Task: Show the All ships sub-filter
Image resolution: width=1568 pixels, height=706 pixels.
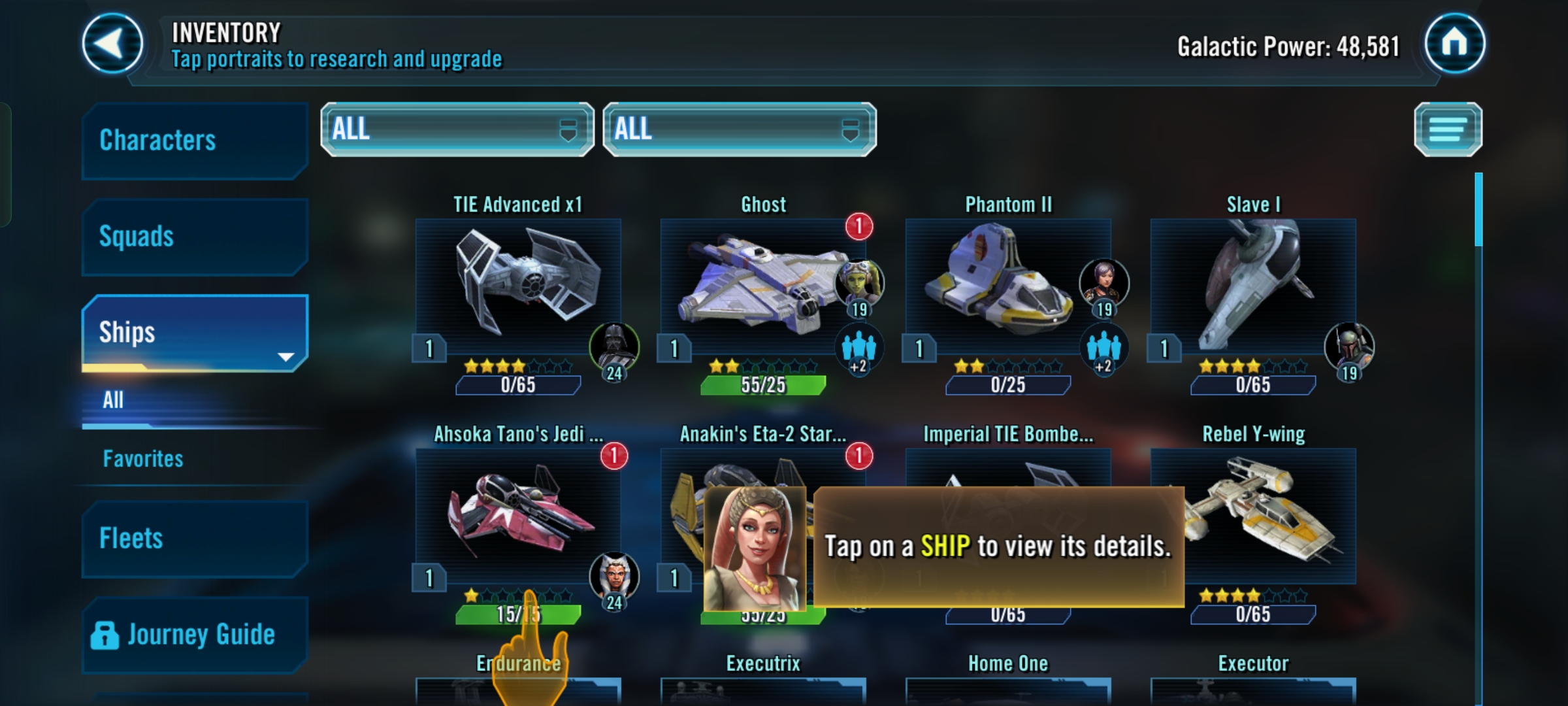Action: coord(114,400)
